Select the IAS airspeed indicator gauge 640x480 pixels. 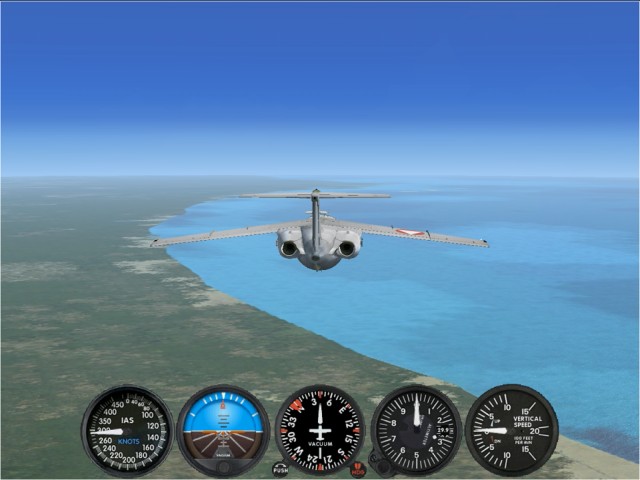pos(127,430)
